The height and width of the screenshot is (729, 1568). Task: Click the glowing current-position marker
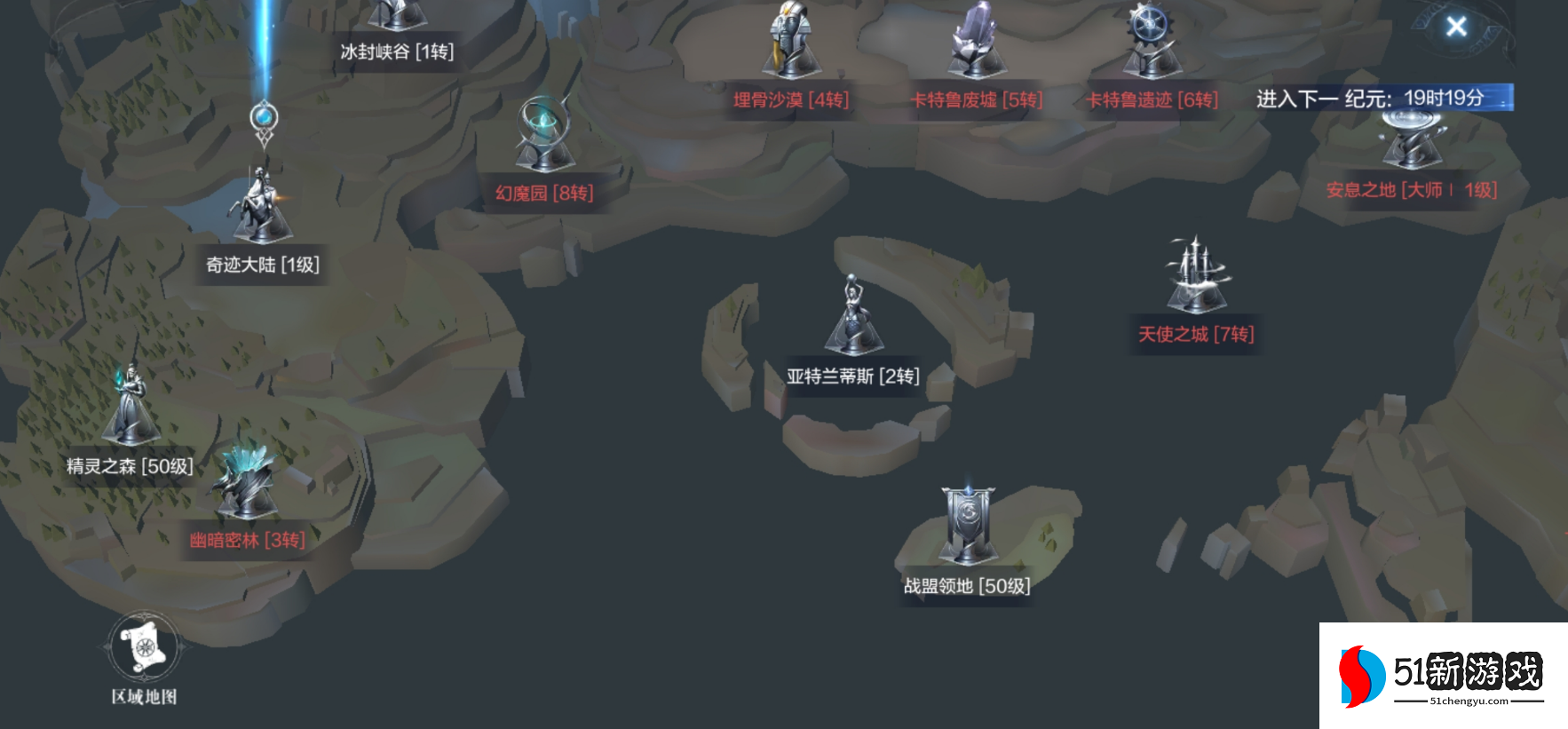(x=264, y=118)
